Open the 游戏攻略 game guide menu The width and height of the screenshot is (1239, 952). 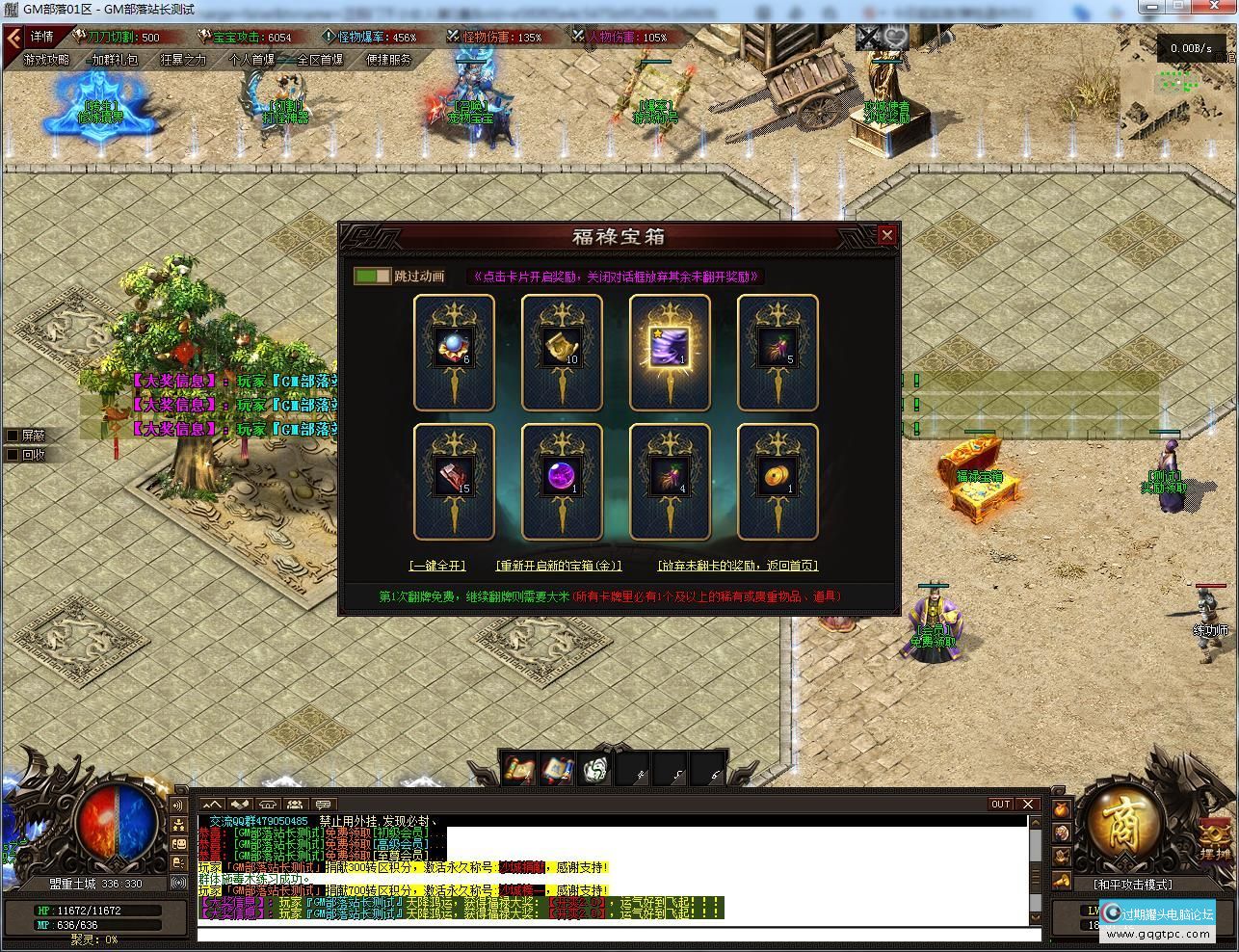[x=46, y=60]
